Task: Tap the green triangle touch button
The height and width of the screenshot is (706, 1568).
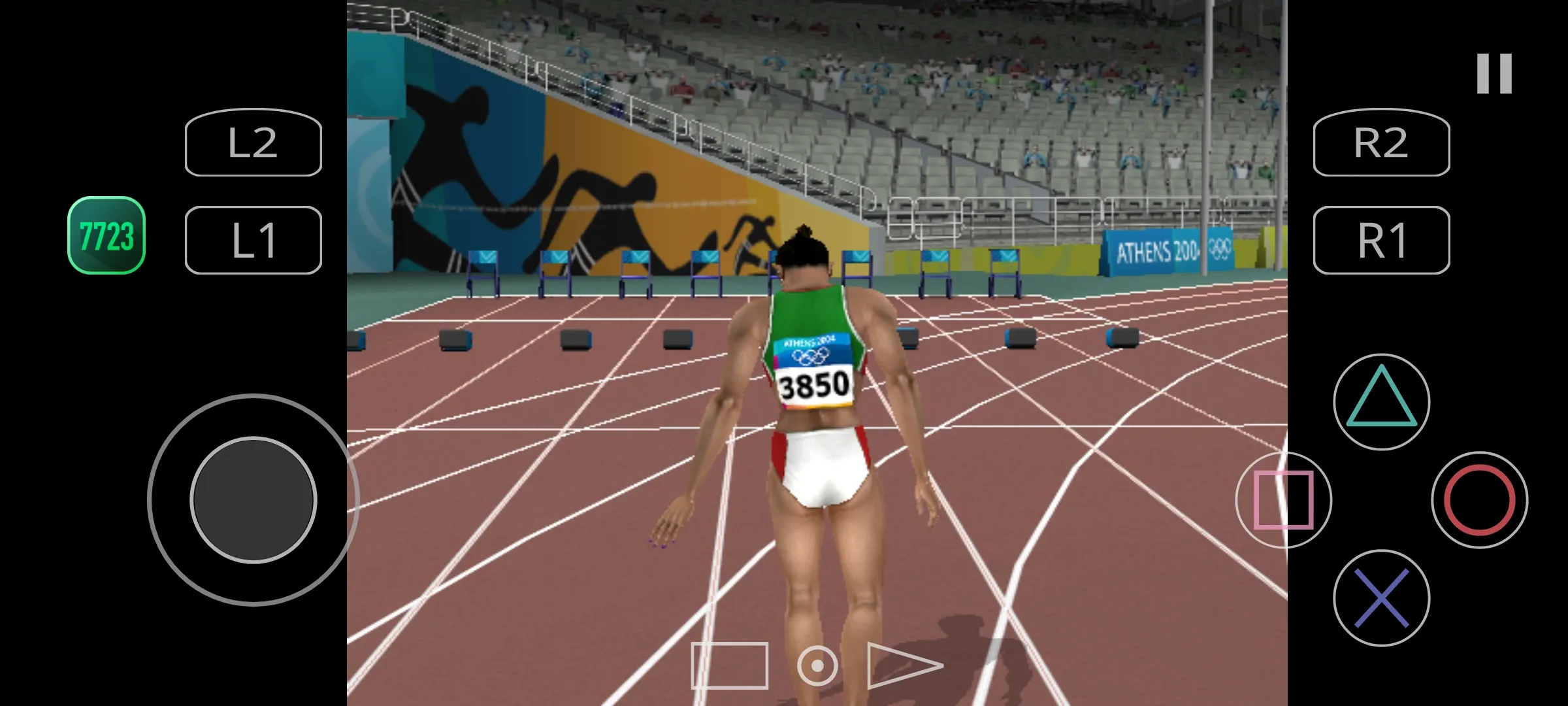Action: coord(1381,401)
